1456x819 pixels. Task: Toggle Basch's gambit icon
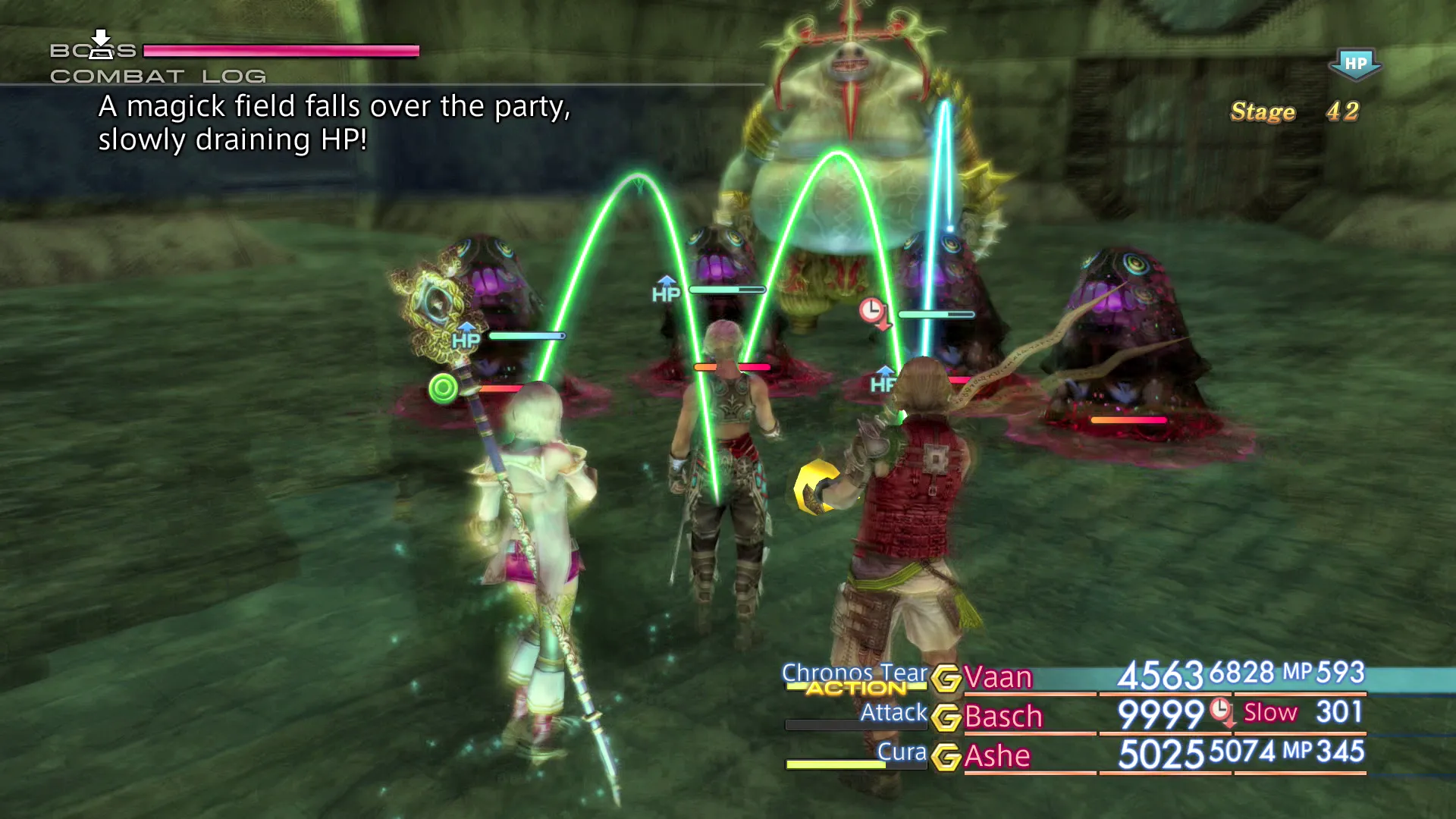tap(946, 717)
